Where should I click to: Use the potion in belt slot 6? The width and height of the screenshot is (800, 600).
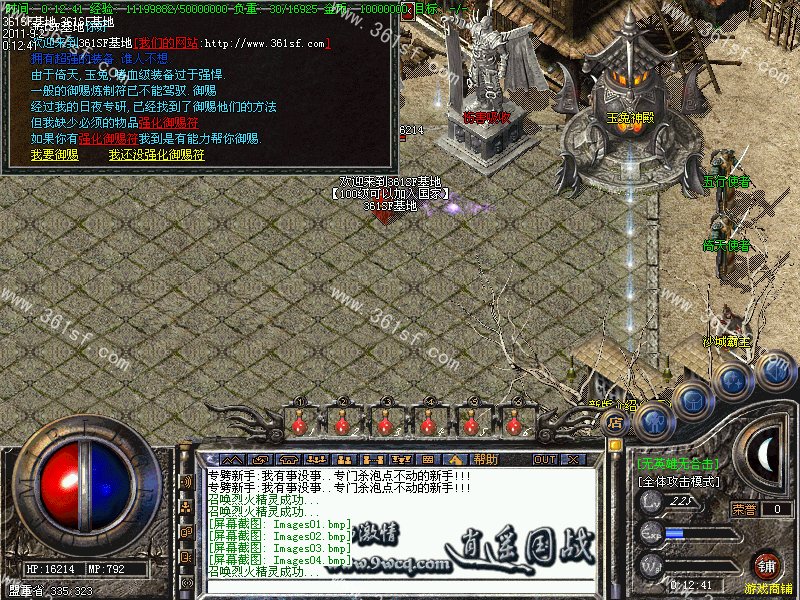513,424
